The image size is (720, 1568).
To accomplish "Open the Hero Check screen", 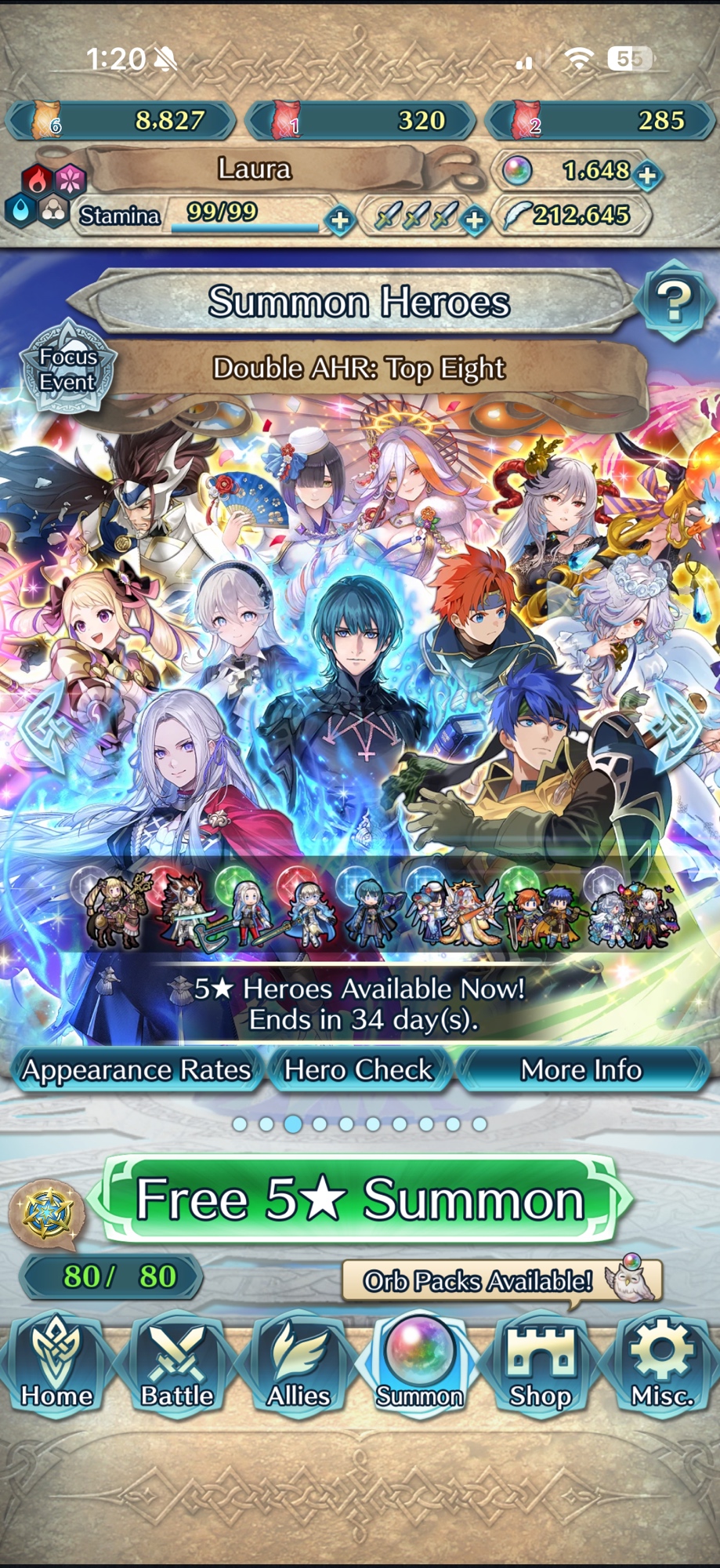I will coord(359,1070).
